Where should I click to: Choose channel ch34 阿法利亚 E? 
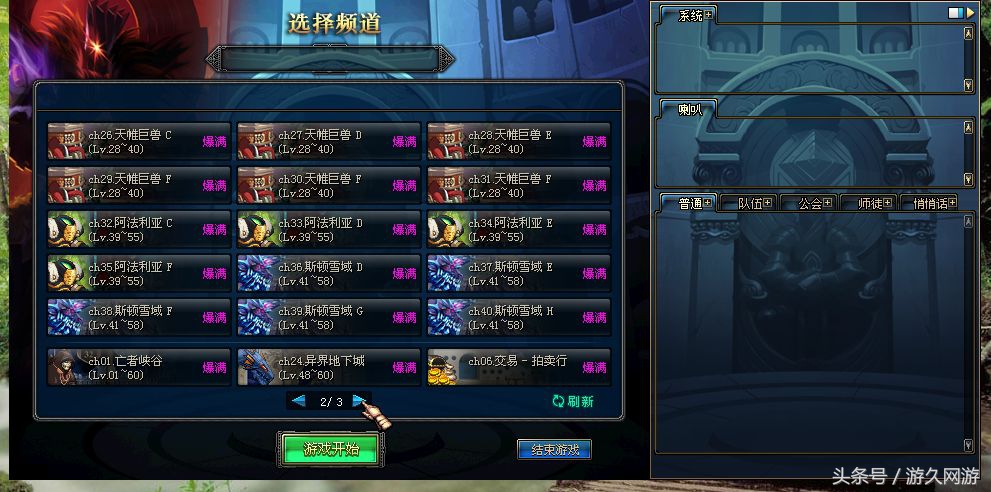[519, 229]
